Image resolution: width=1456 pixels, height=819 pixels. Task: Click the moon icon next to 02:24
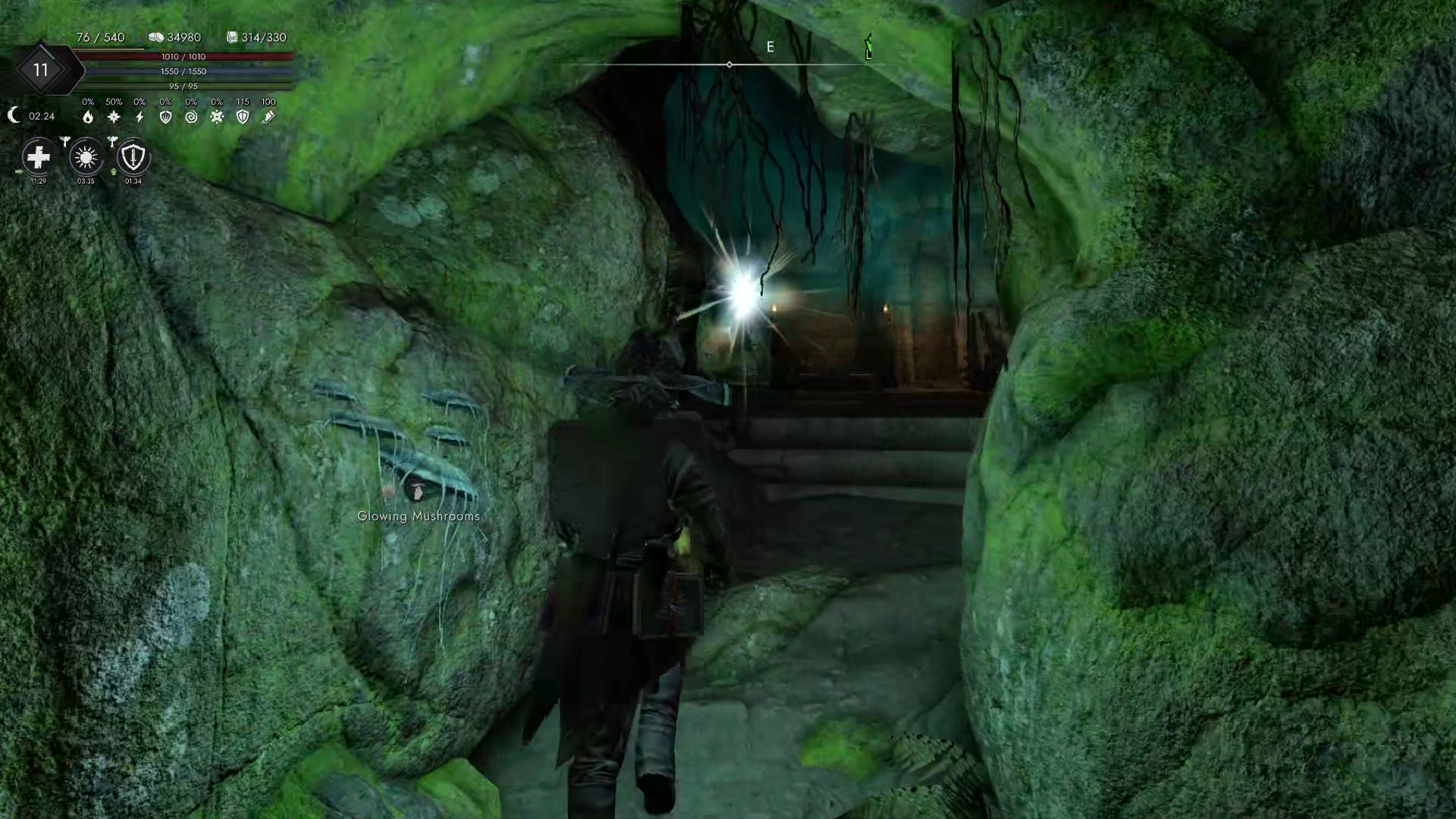pyautogui.click(x=14, y=115)
